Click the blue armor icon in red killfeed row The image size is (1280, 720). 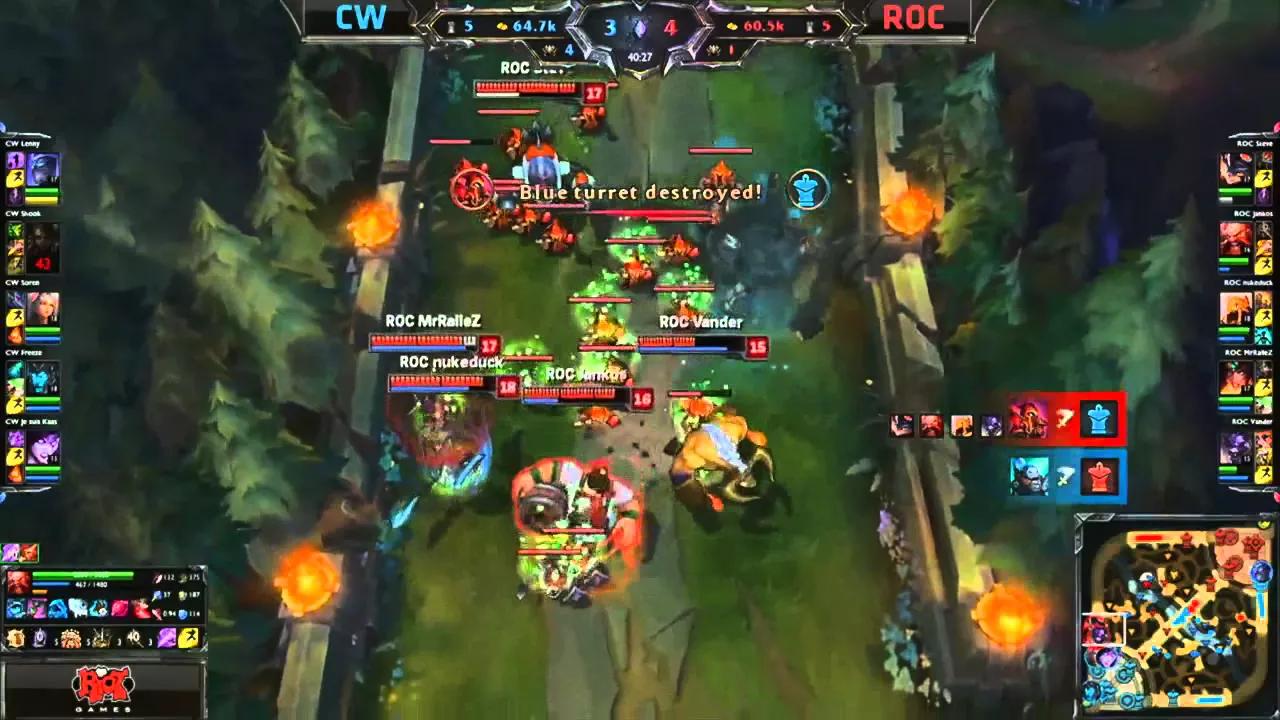[x=1098, y=418]
